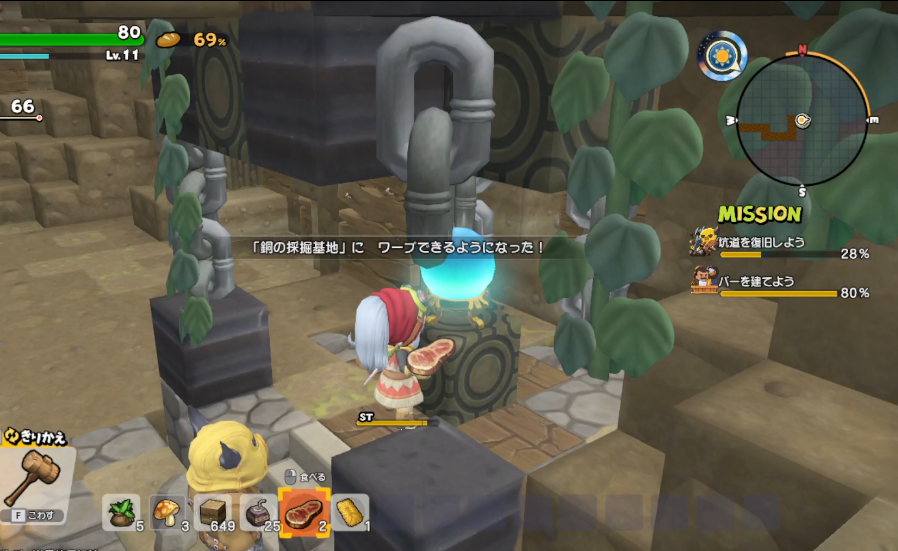Select the dark bomb-like item slot

[258, 512]
